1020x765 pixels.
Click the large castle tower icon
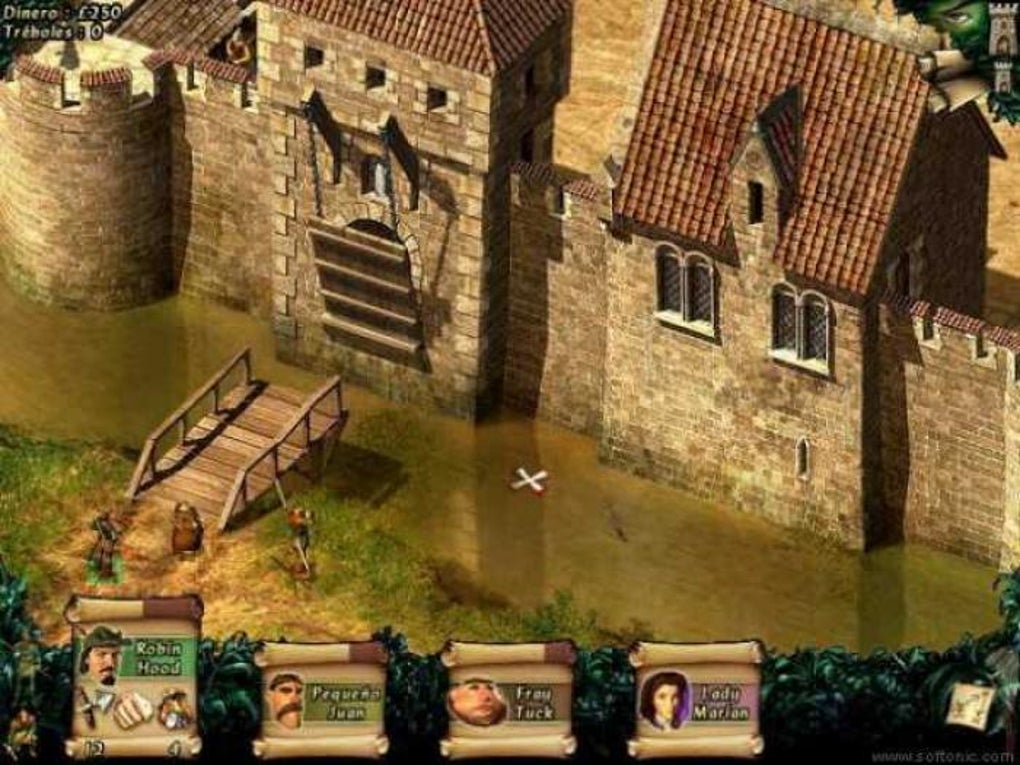1001,27
